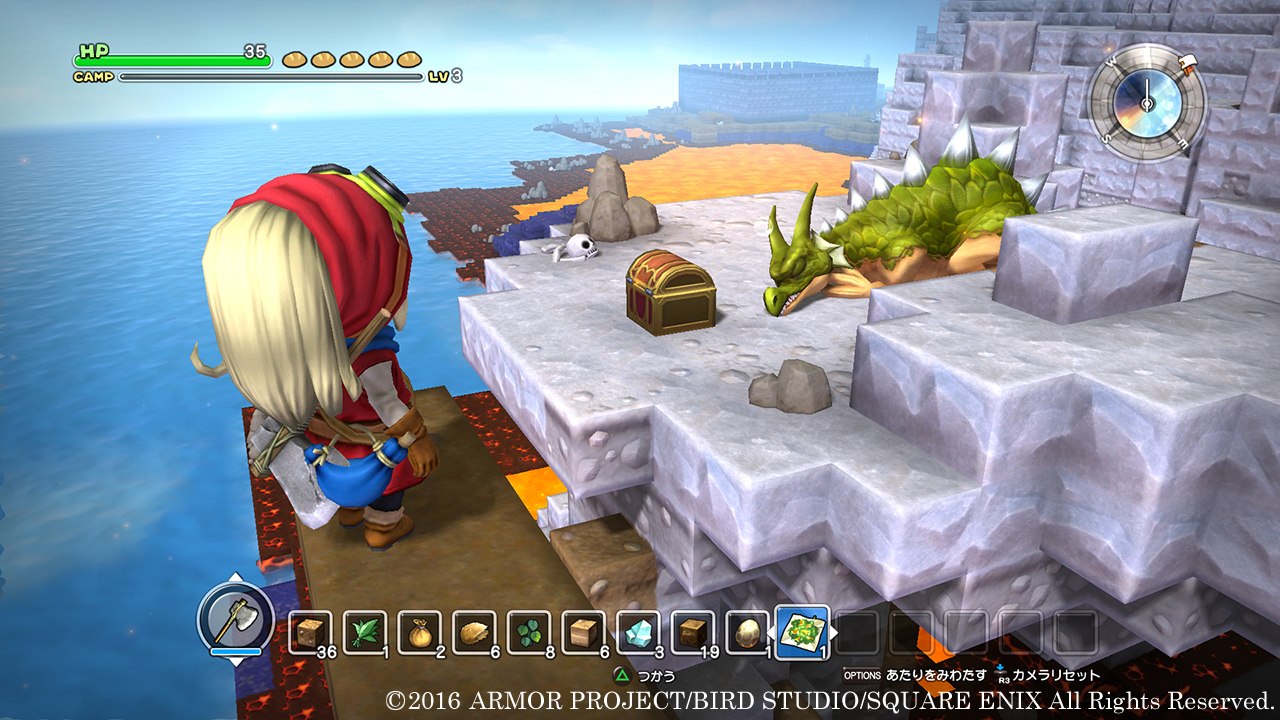Select the equipped stone axe weapon icon
The height and width of the screenshot is (720, 1280).
point(235,619)
